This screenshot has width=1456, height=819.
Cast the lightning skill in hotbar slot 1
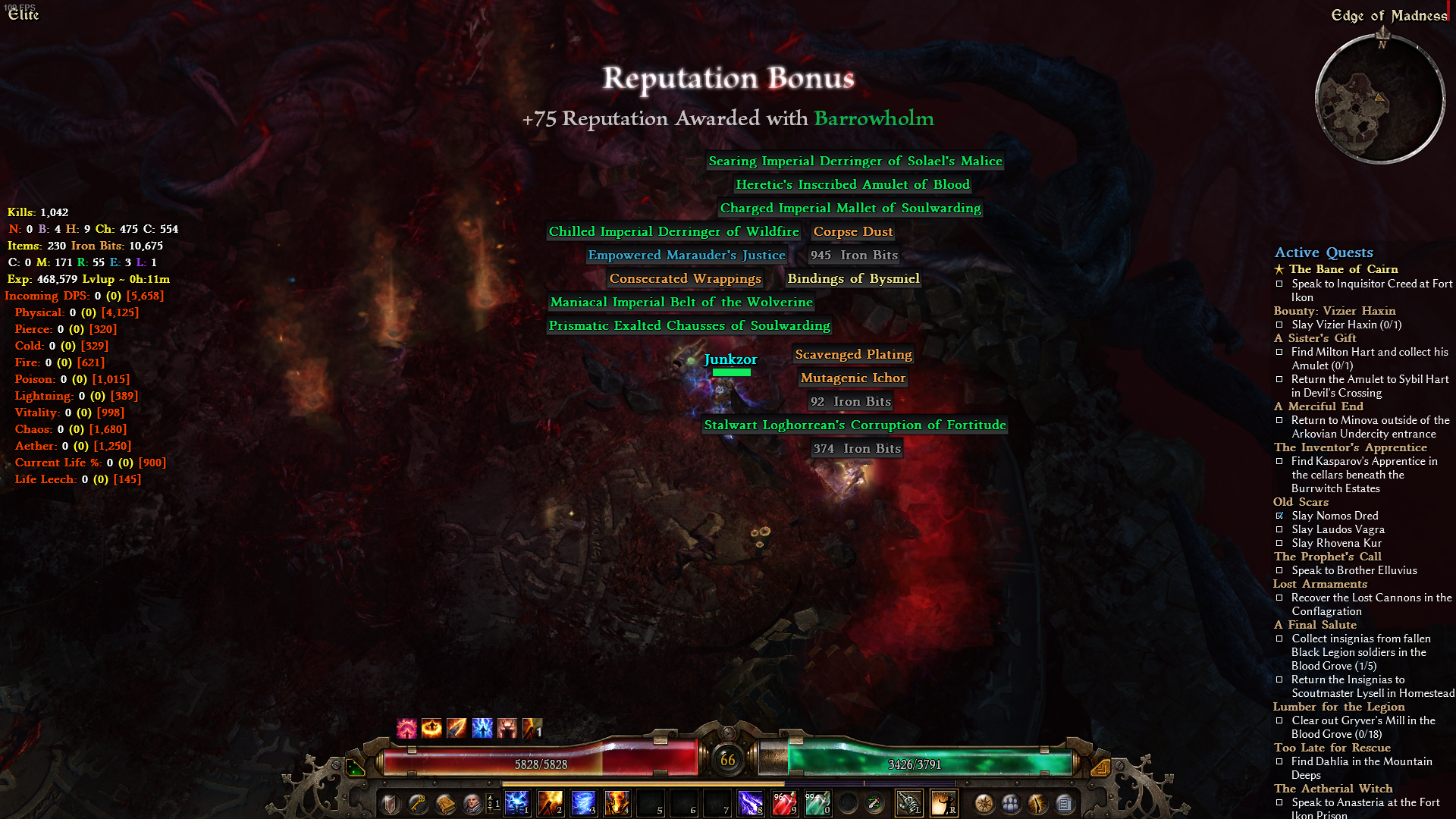517,802
